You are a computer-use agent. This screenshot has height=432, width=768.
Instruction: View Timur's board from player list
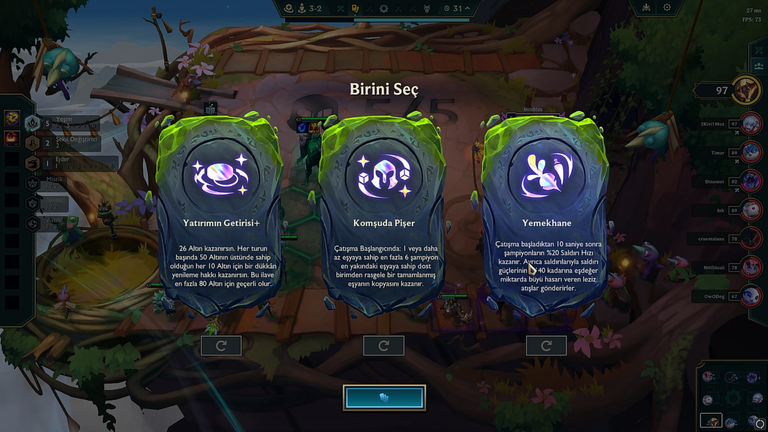749,153
